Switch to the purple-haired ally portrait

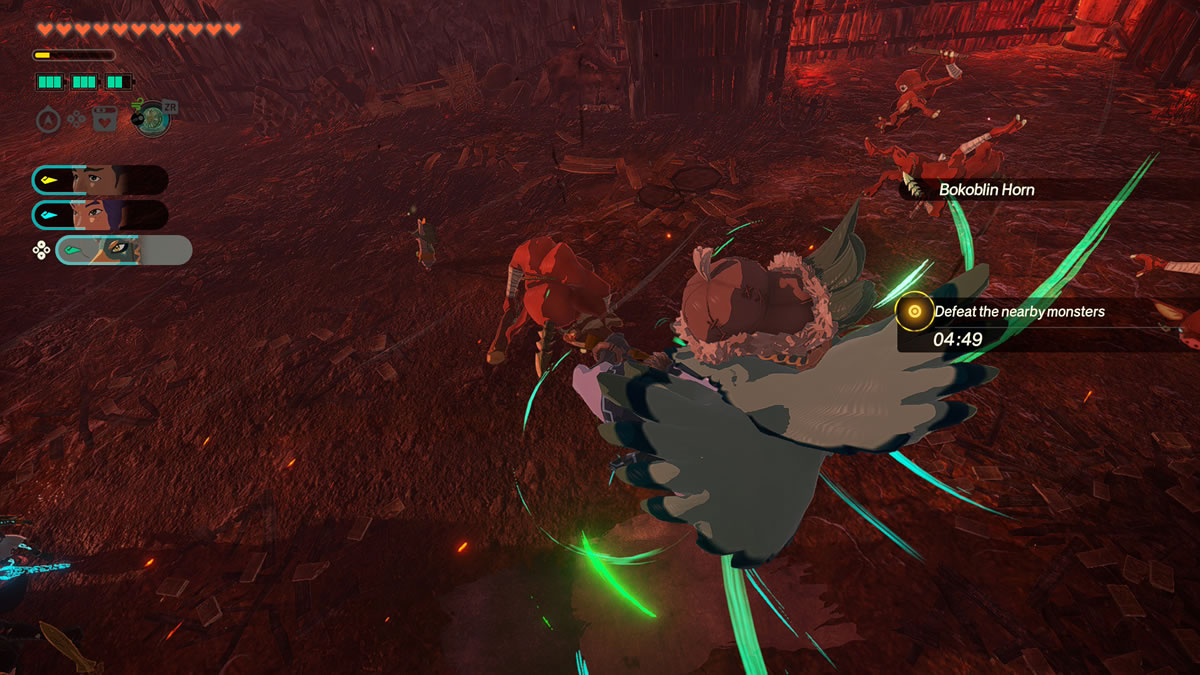pyautogui.click(x=100, y=214)
